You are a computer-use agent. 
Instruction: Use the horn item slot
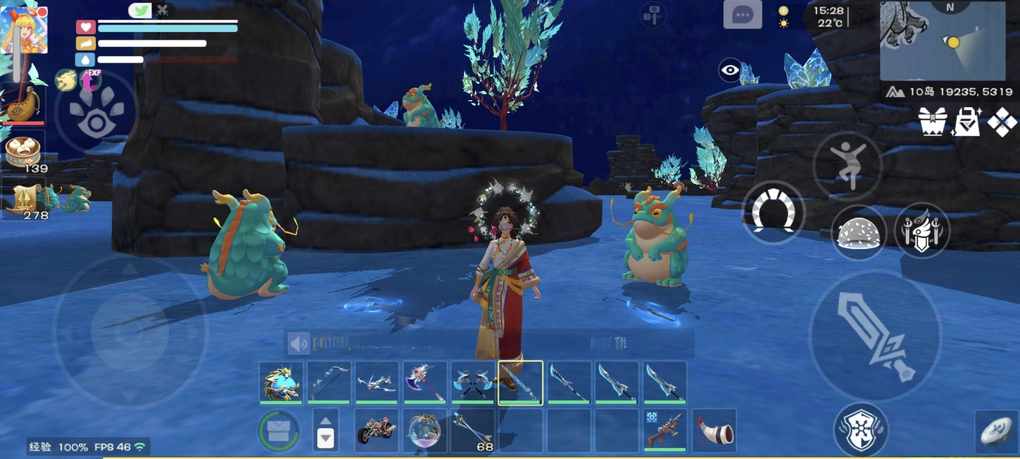(714, 430)
